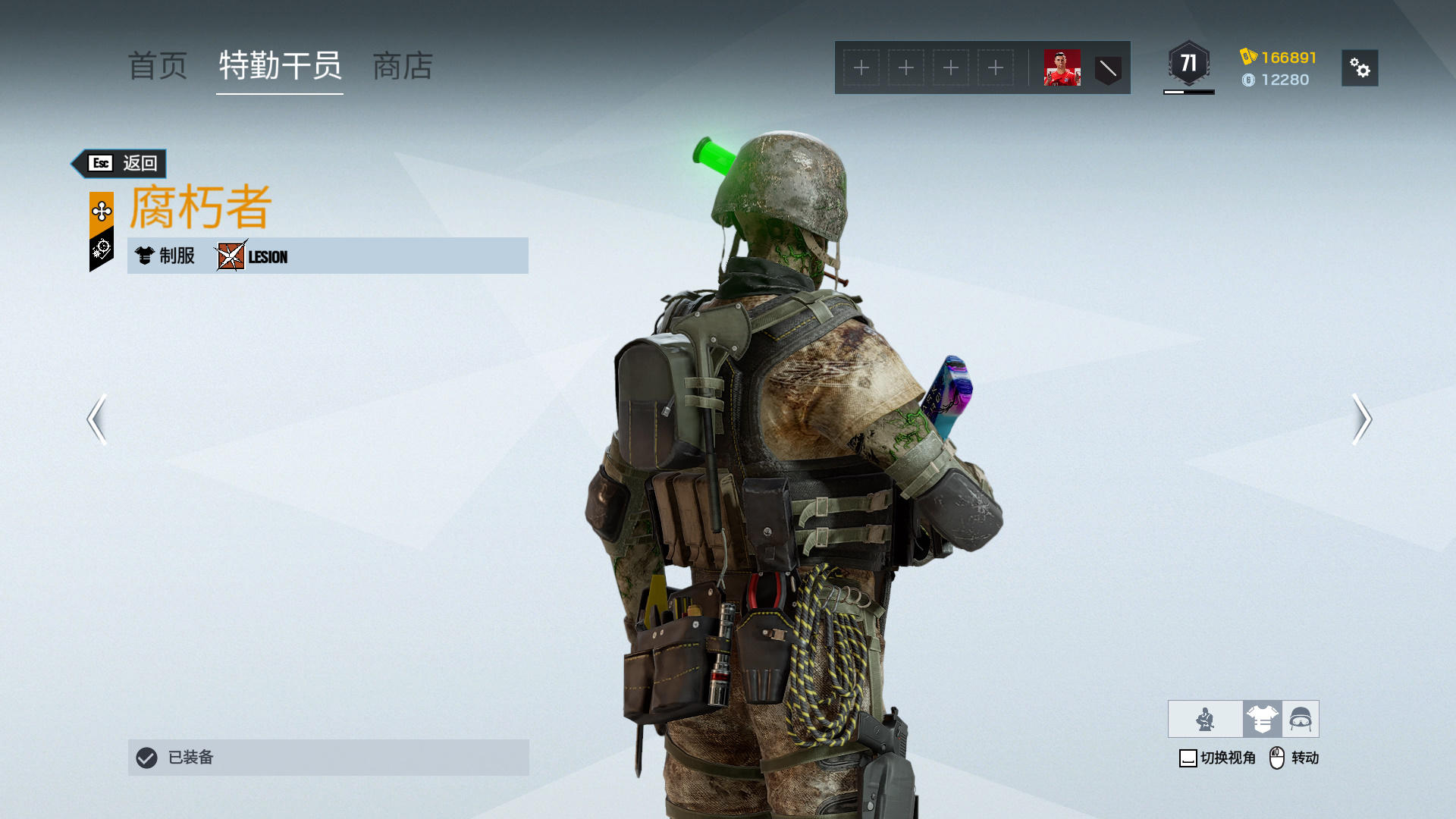
Task: Open the dark emblem icon beside avatar
Action: (1108, 69)
